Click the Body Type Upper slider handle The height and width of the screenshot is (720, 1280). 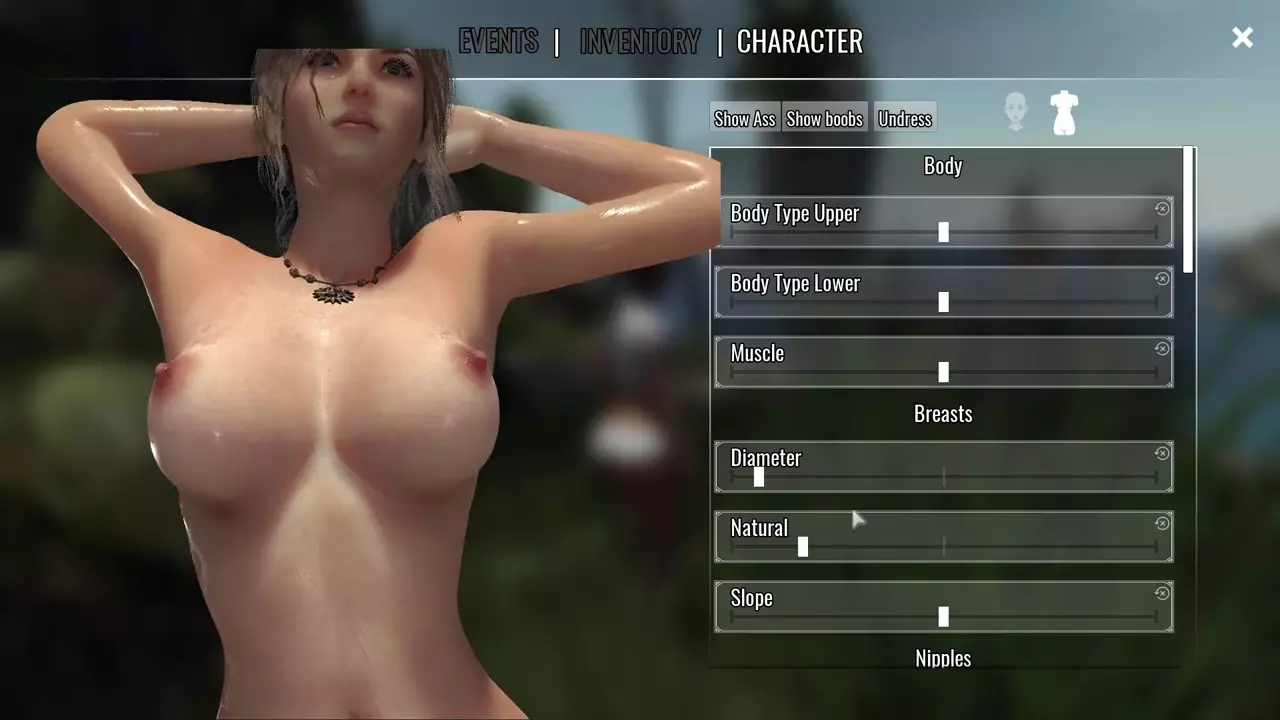[943, 232]
